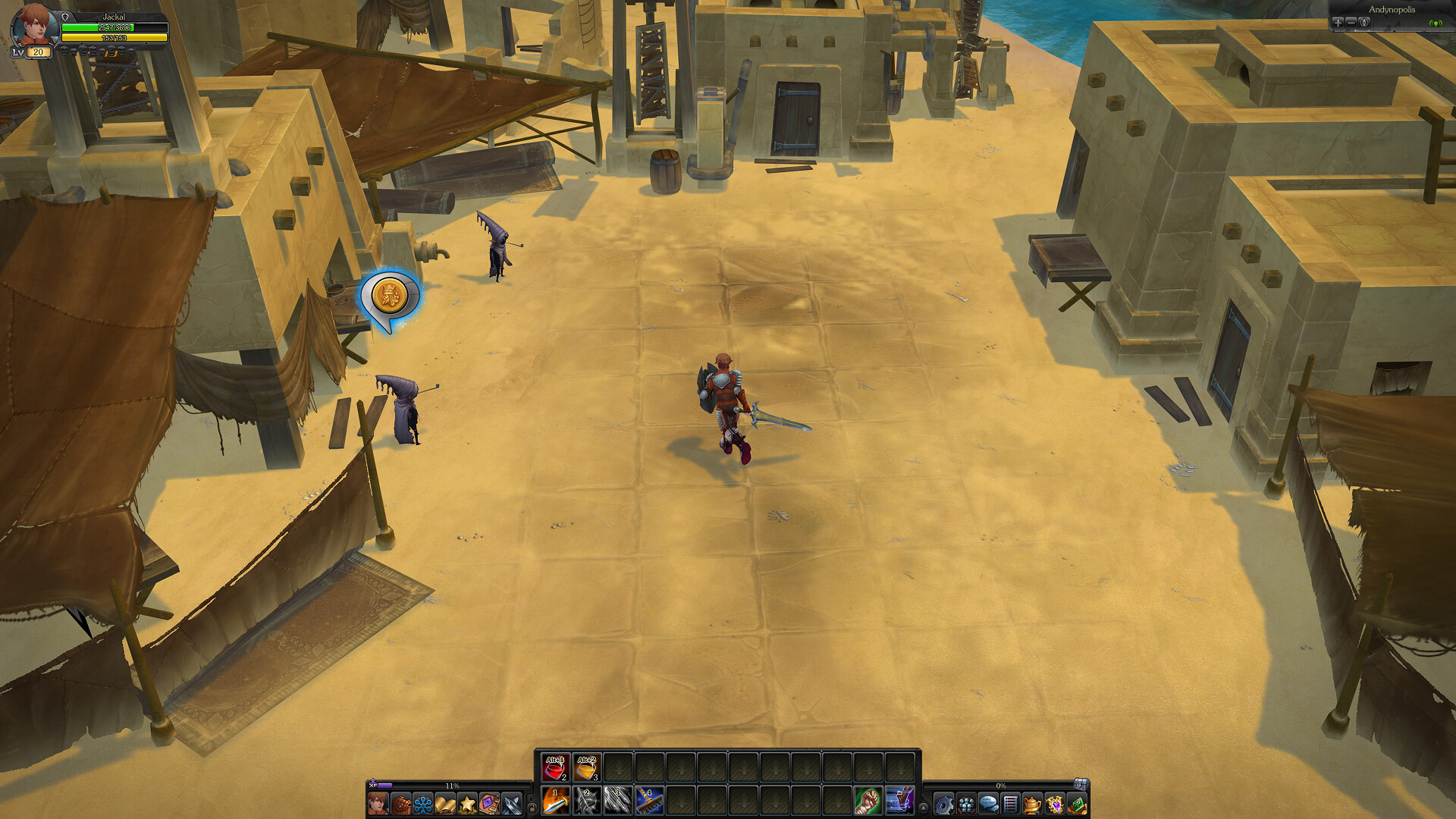Viewport: 1456px width, 819px height.
Task: Open the leather backpack inventory
Action: click(x=400, y=803)
